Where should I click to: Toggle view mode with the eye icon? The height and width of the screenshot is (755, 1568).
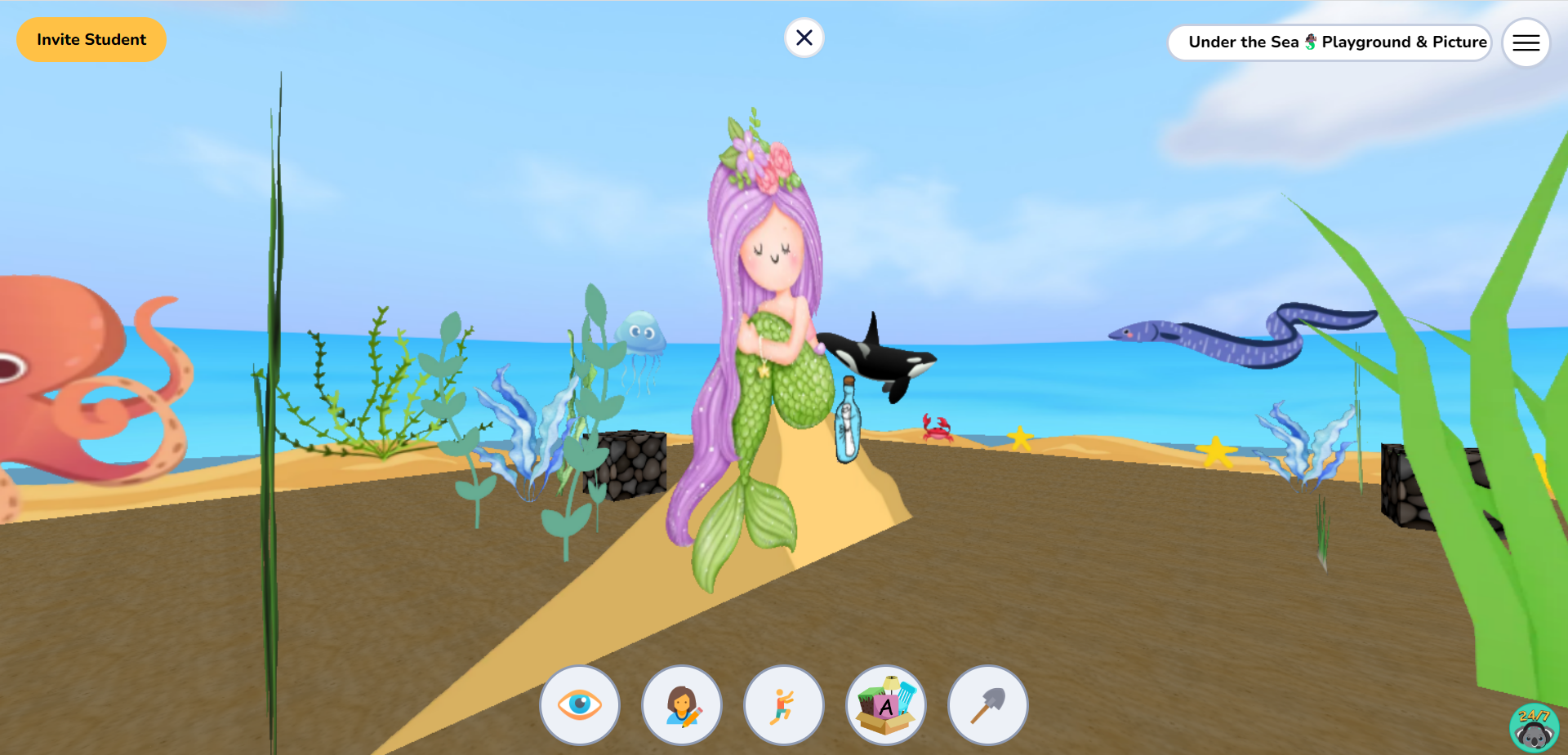tap(579, 704)
